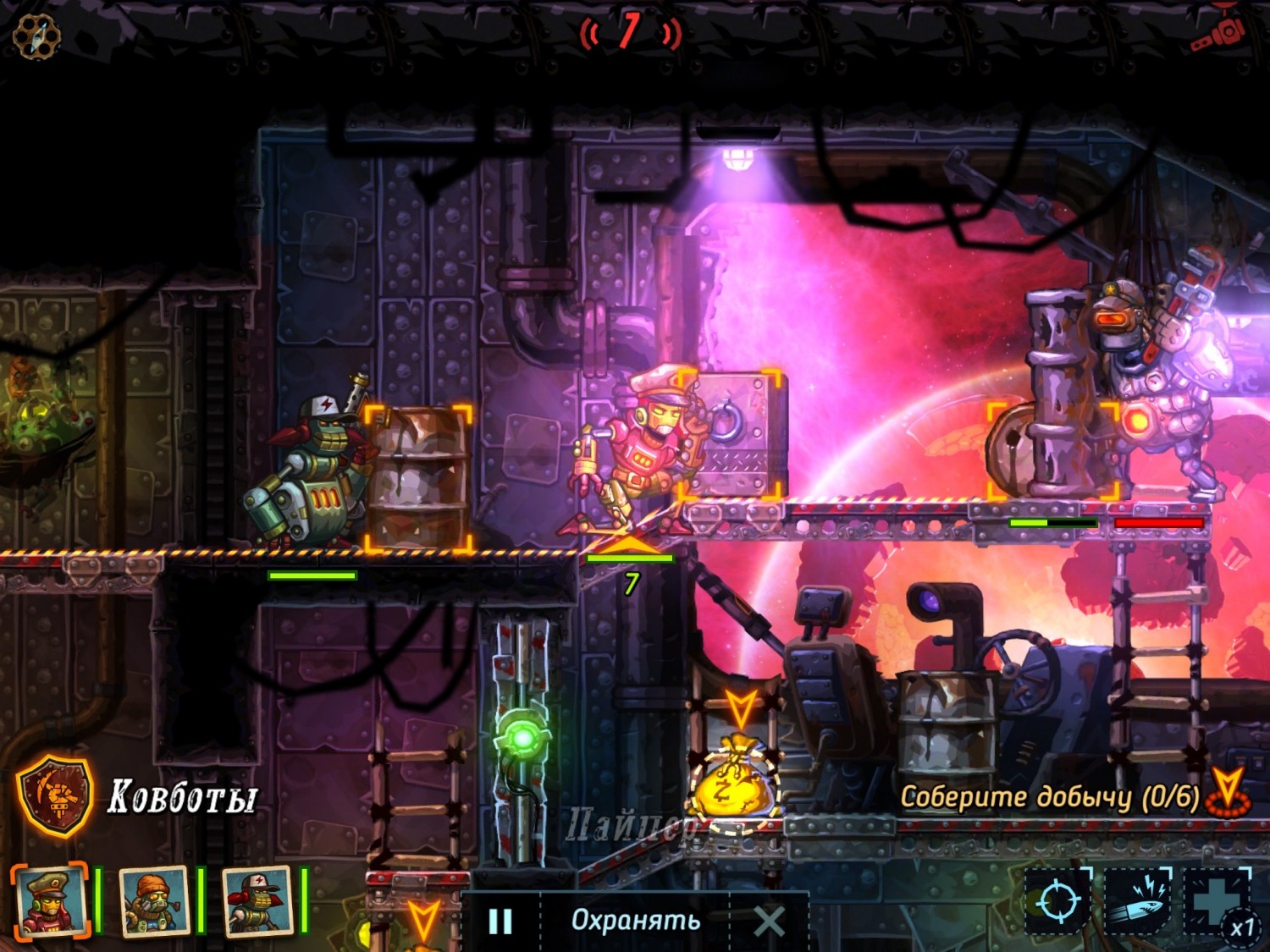Open the revolver cylinder menu icon
This screenshot has width=1270, height=952.
point(36,36)
